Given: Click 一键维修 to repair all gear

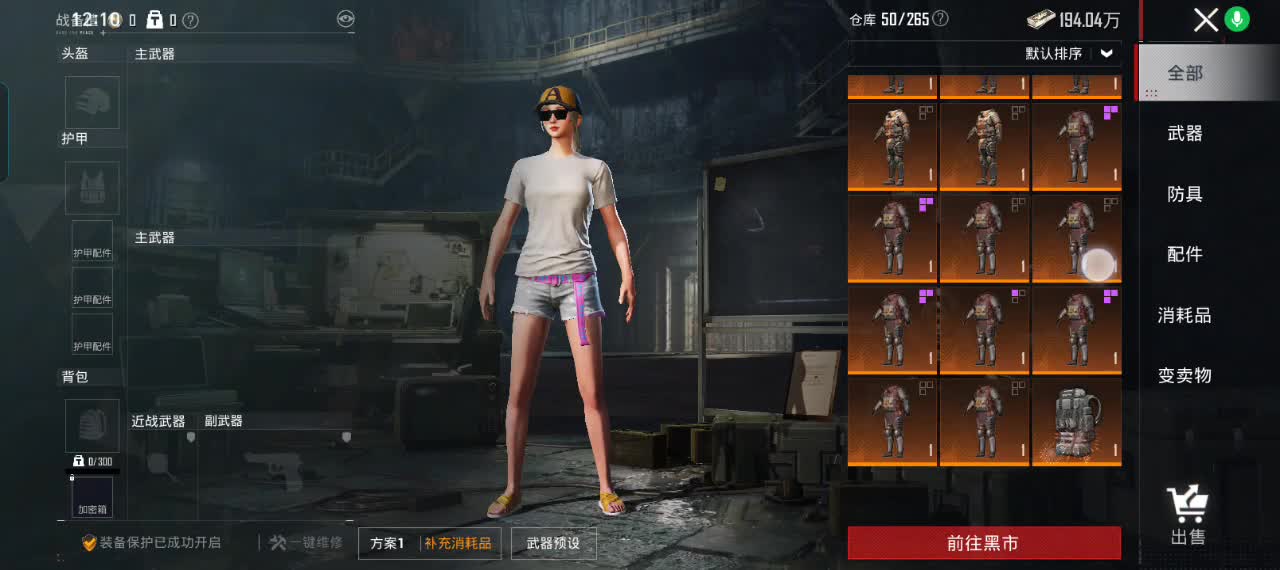Looking at the screenshot, I should click(x=306, y=543).
